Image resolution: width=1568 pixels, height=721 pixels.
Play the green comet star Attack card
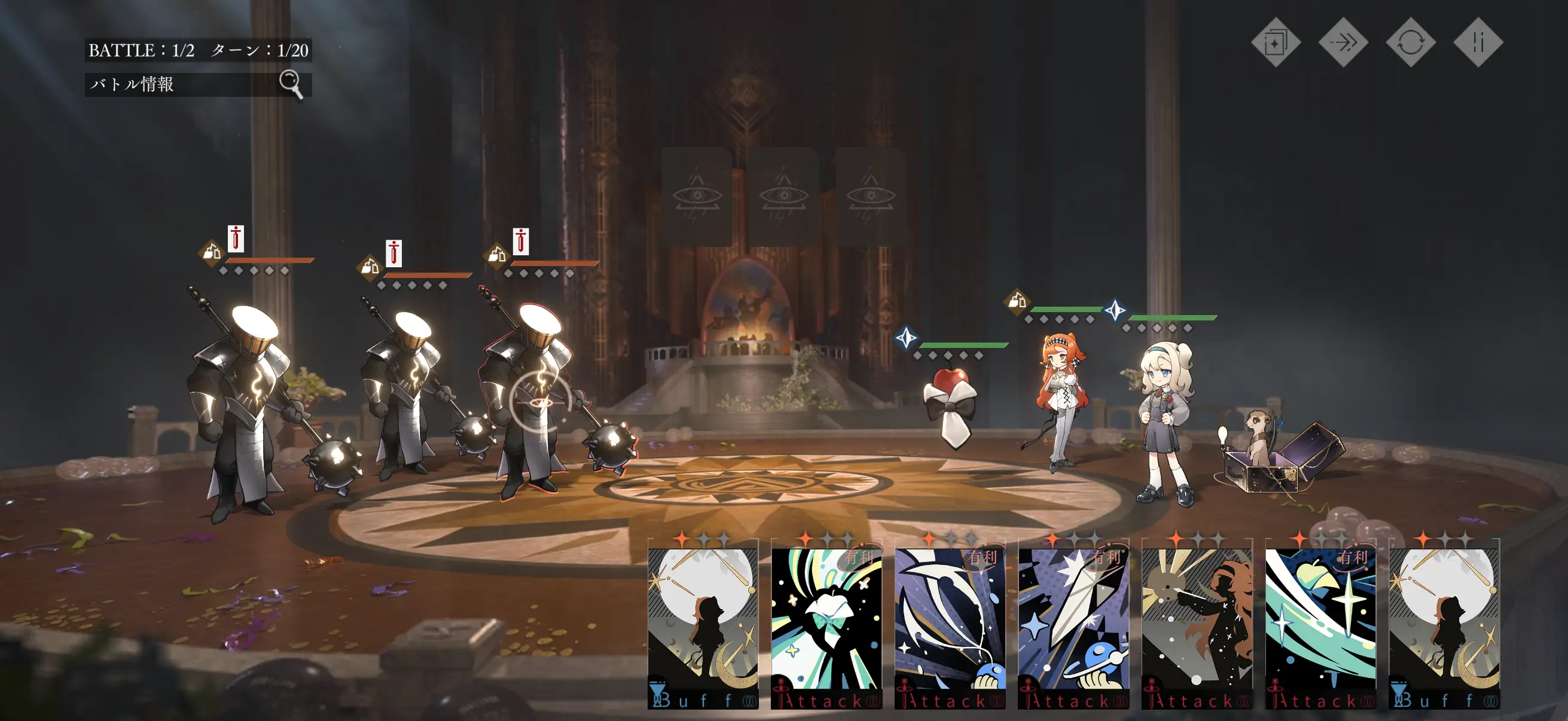pyautogui.click(x=1320, y=627)
